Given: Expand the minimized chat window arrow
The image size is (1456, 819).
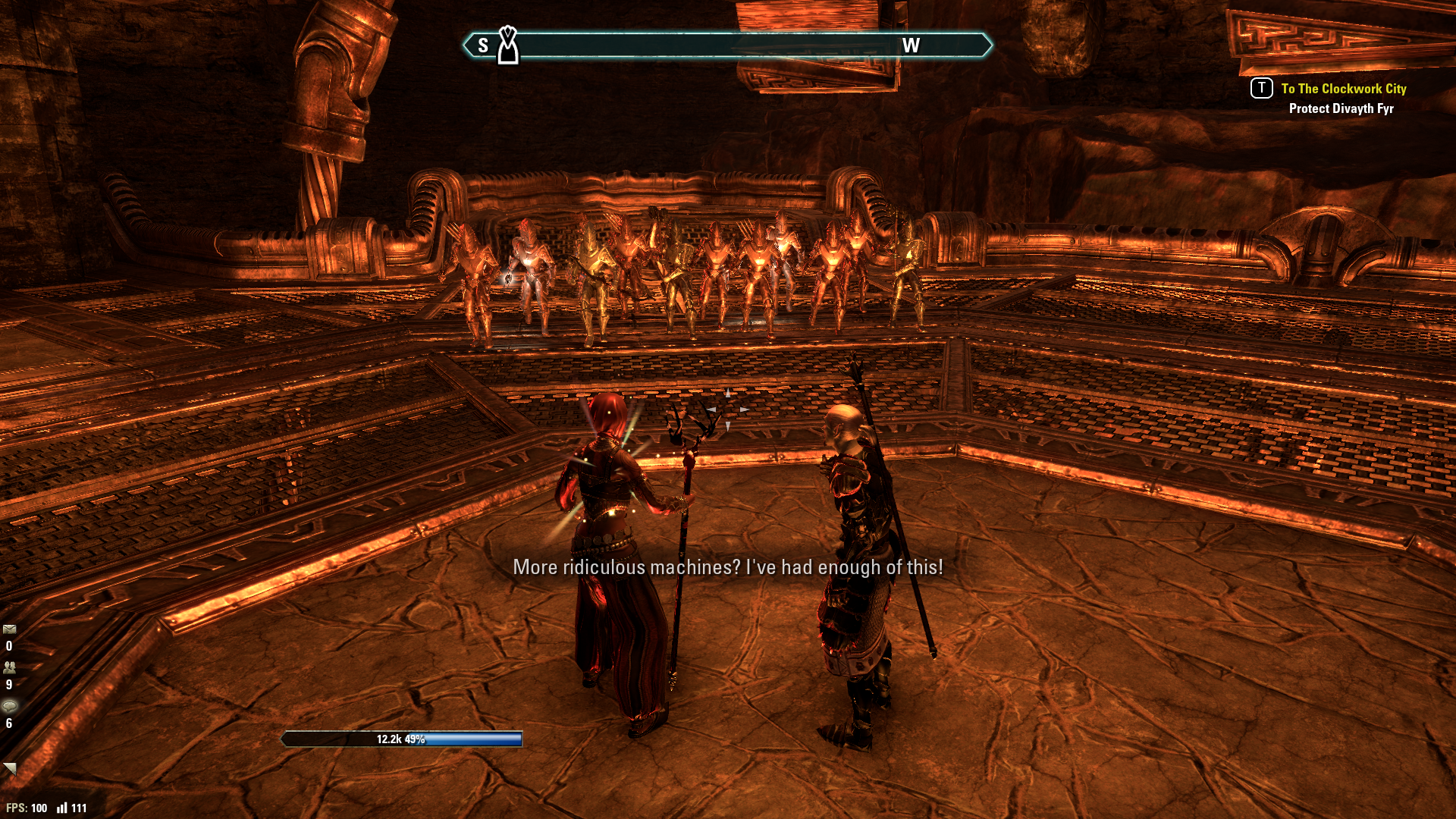Looking at the screenshot, I should click(x=9, y=768).
